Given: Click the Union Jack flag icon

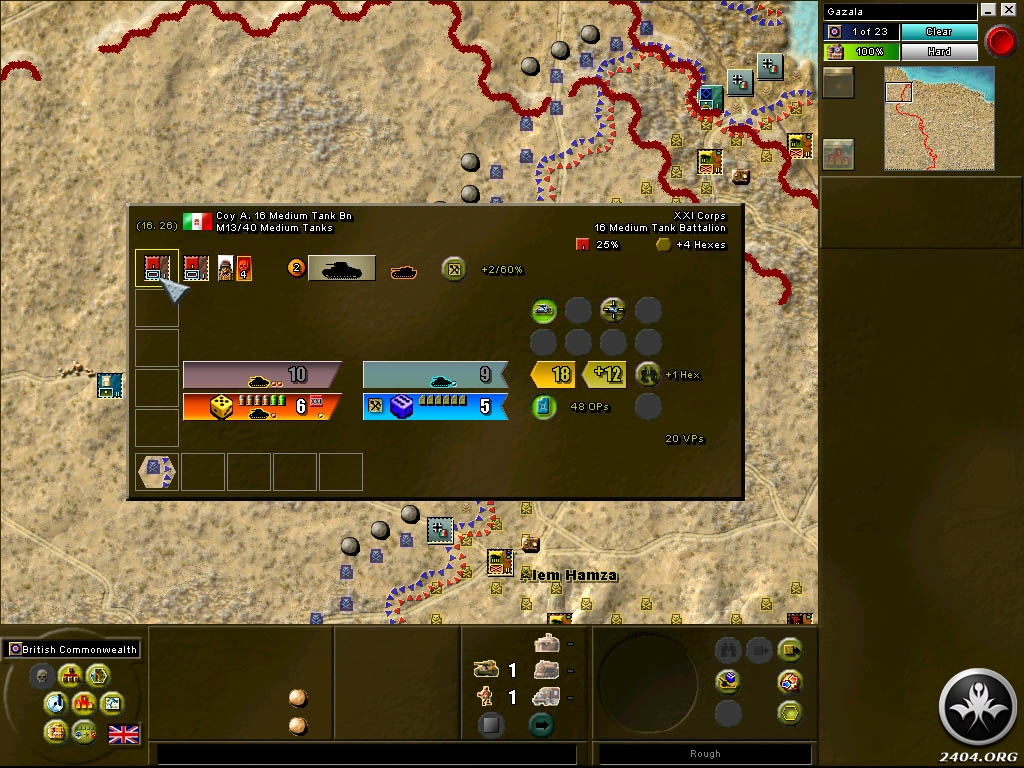Looking at the screenshot, I should [x=124, y=735].
